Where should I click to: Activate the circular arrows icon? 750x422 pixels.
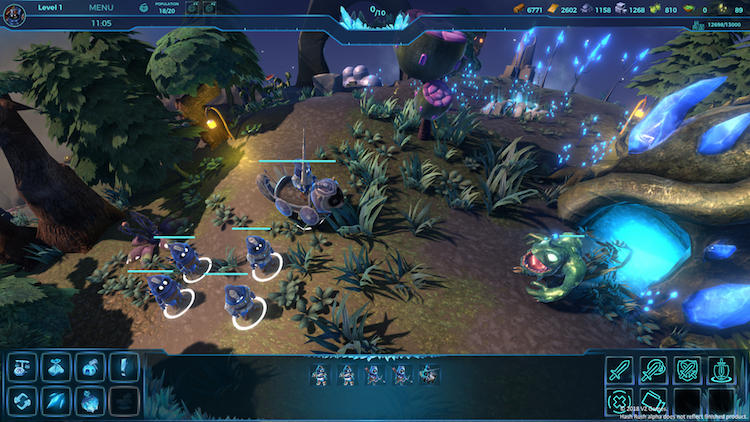pos(22,401)
